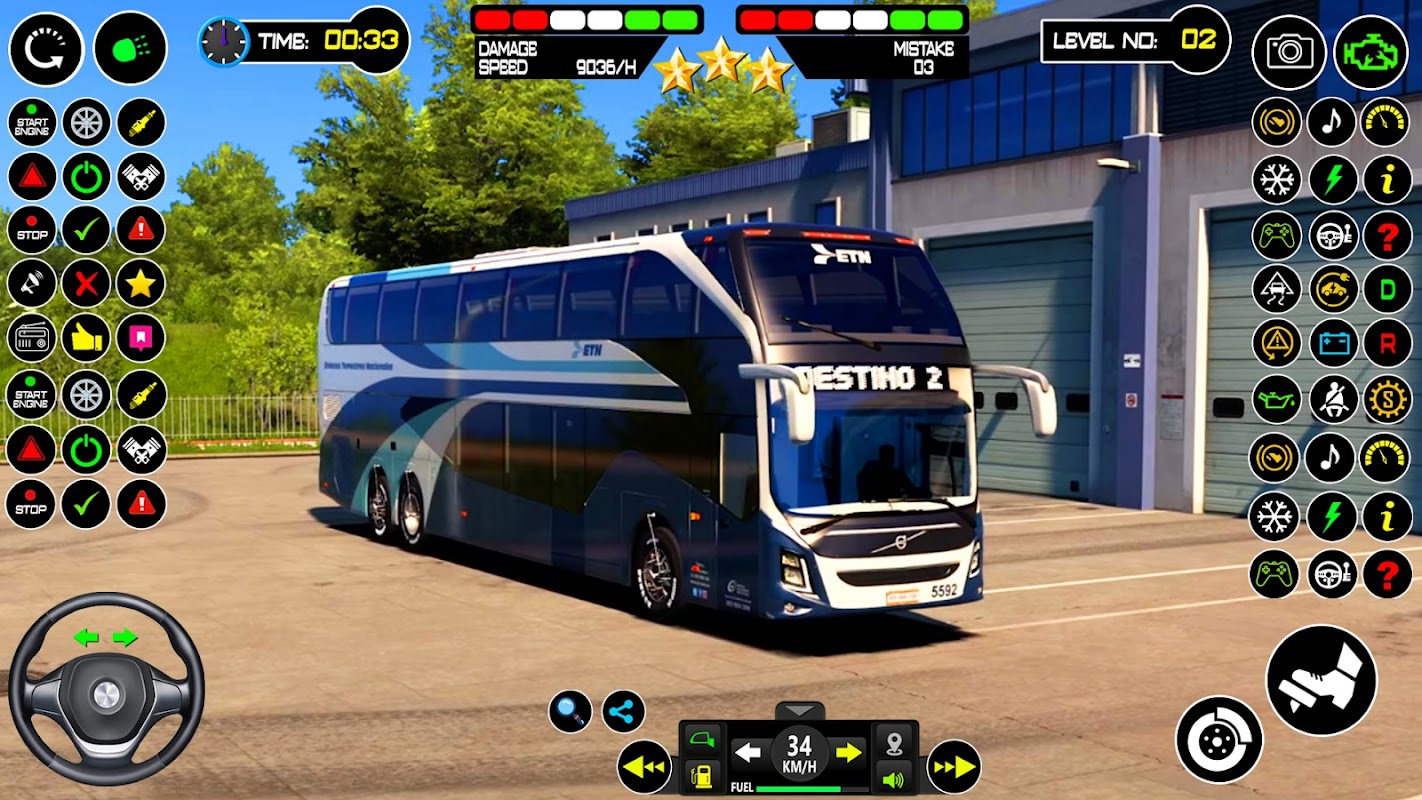This screenshot has height=800, width=1422.
Task: Shift into Drive with the D button
Action: pos(1387,290)
